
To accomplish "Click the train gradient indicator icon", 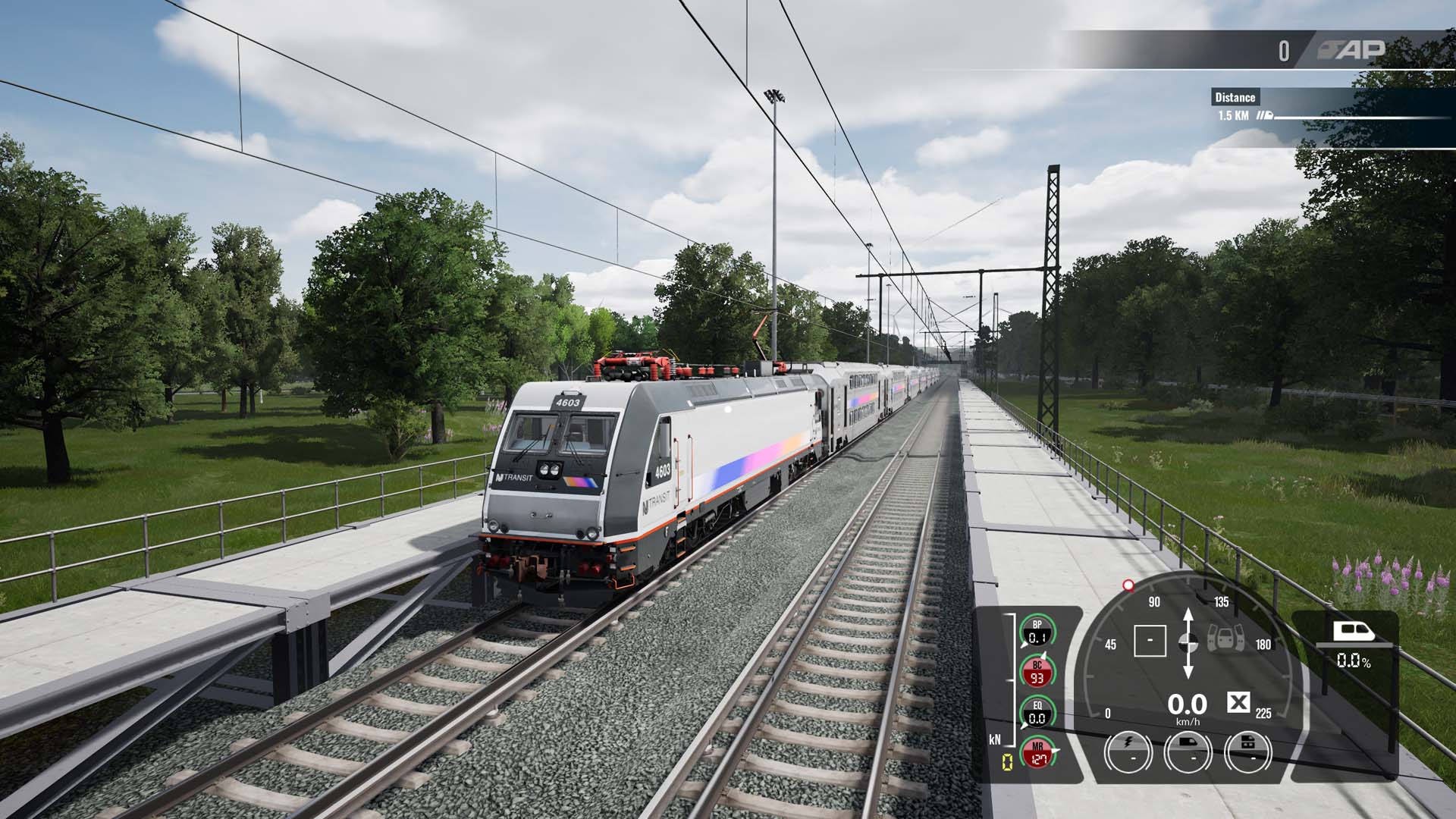I will click(1353, 632).
